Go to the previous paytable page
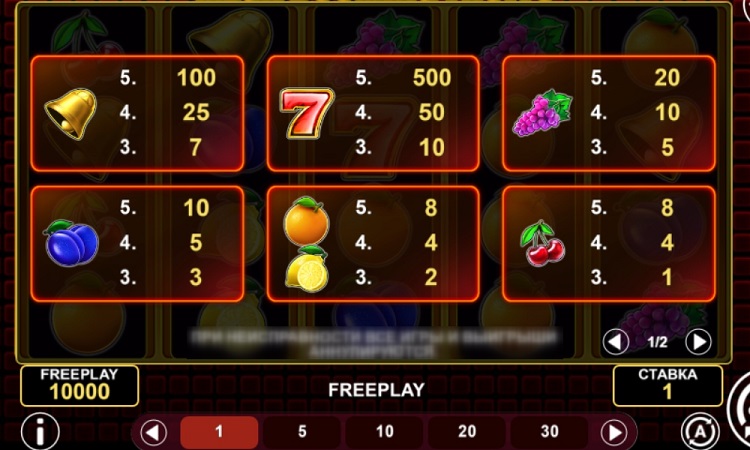 617,342
